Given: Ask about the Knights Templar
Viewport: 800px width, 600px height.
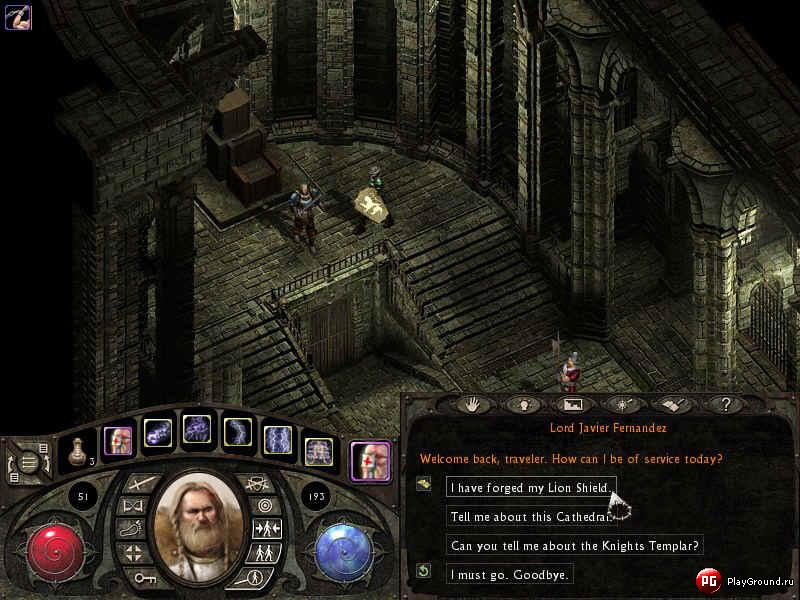Looking at the screenshot, I should click(576, 545).
